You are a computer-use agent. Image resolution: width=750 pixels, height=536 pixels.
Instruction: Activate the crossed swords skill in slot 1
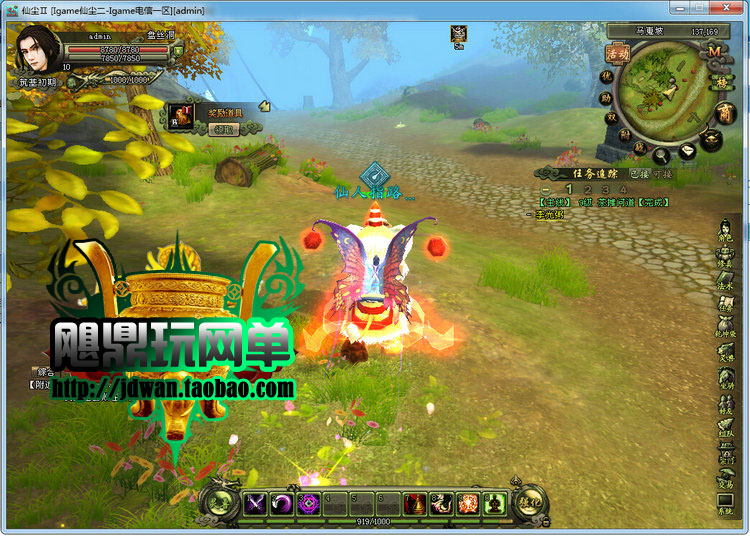[254, 504]
